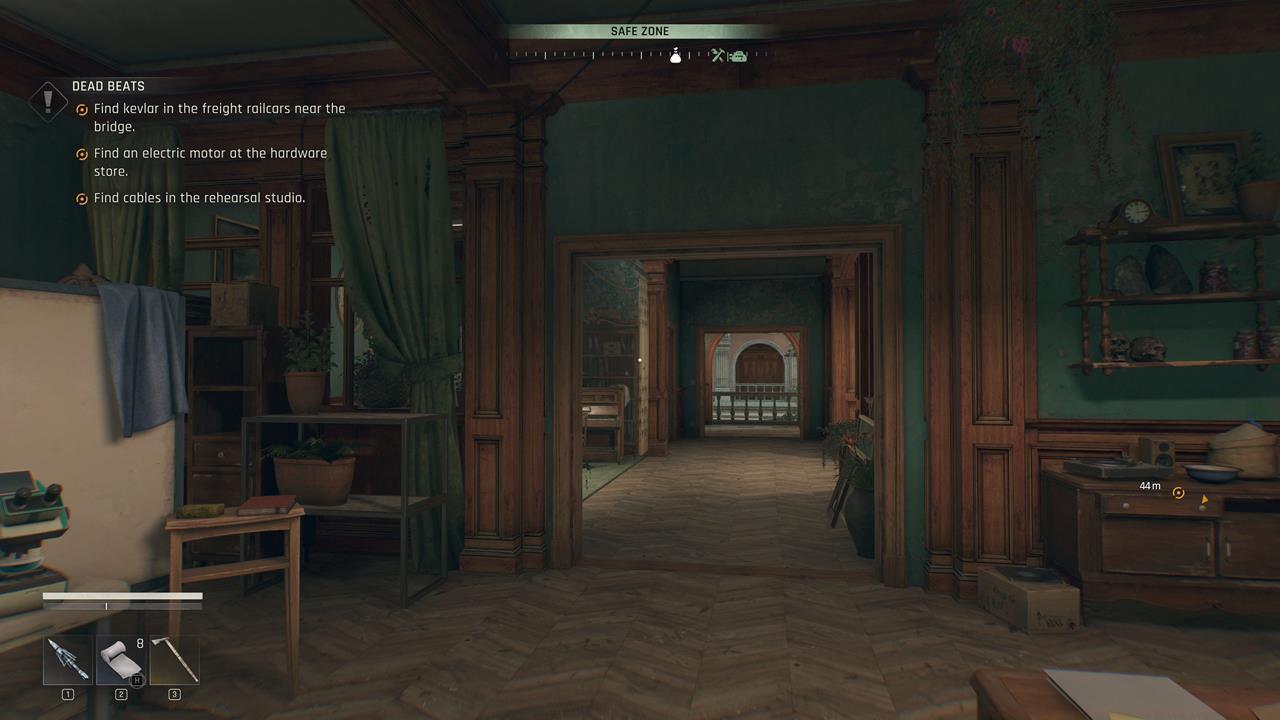Viewport: 1280px width, 720px height.
Task: Select the orange 44m quest waypoint marker
Action: click(x=1178, y=492)
